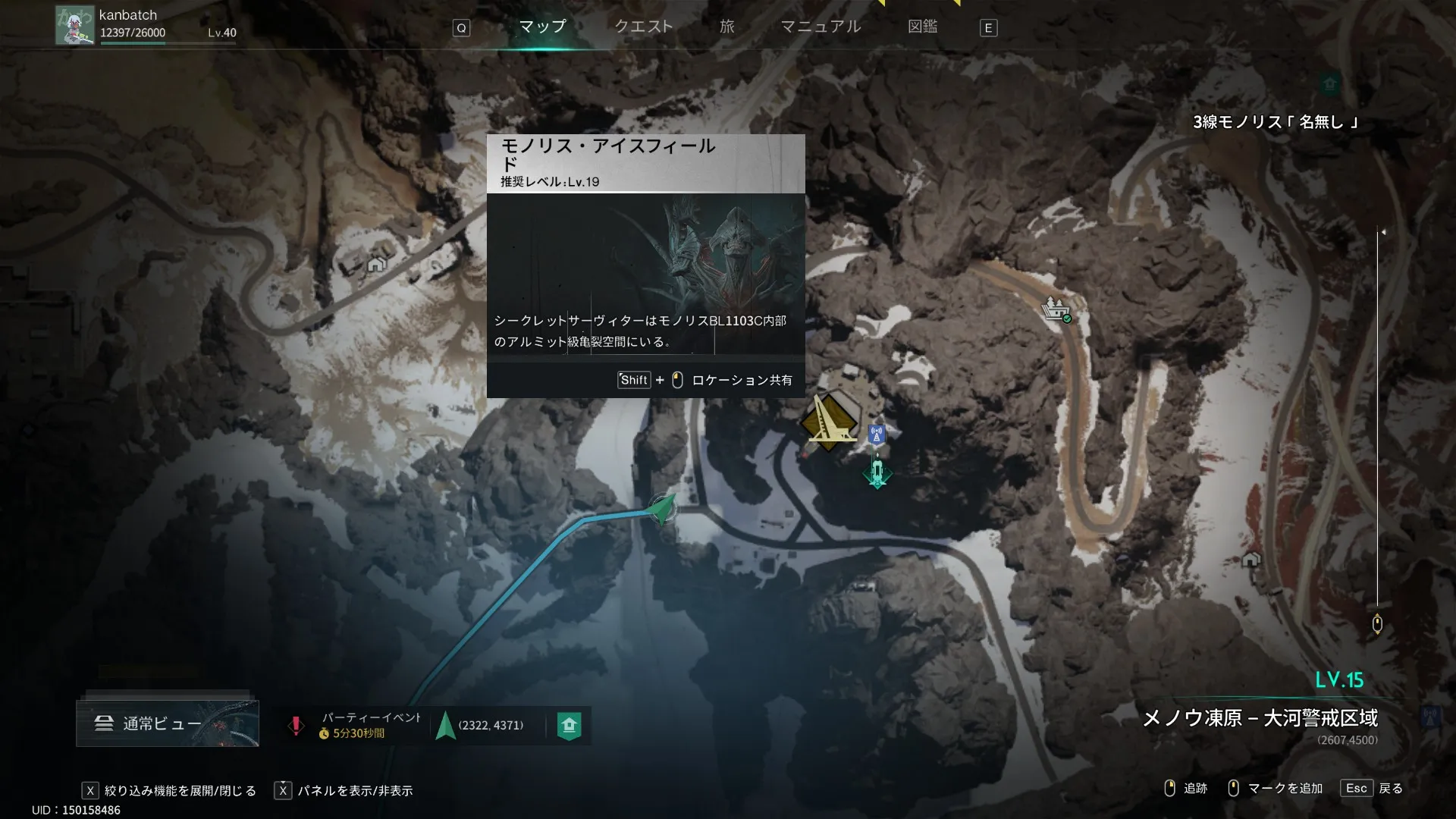Select the パーティーイベント event tracker
The height and width of the screenshot is (819, 1456).
click(358, 725)
